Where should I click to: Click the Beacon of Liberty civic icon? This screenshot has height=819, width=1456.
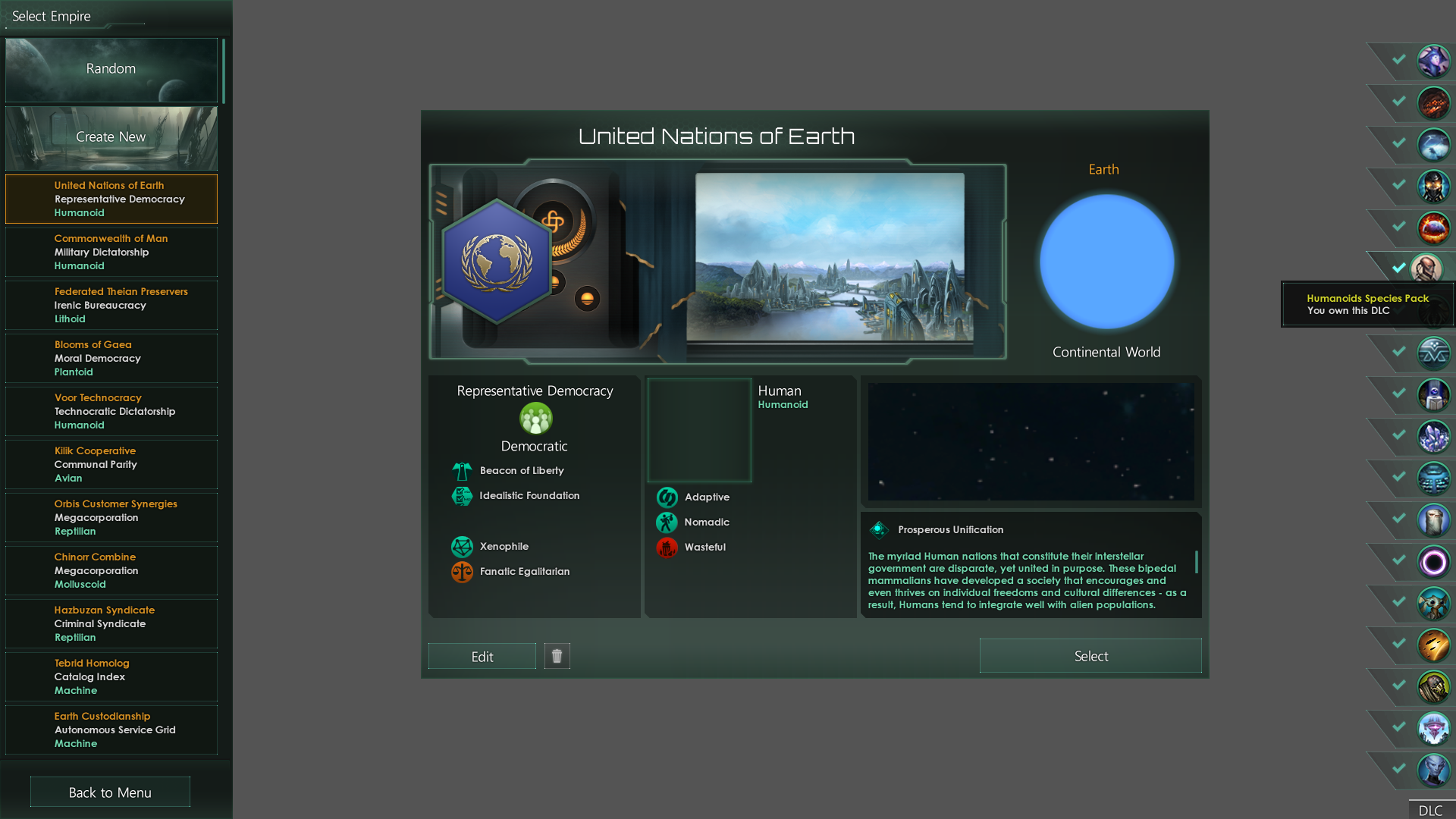(463, 470)
